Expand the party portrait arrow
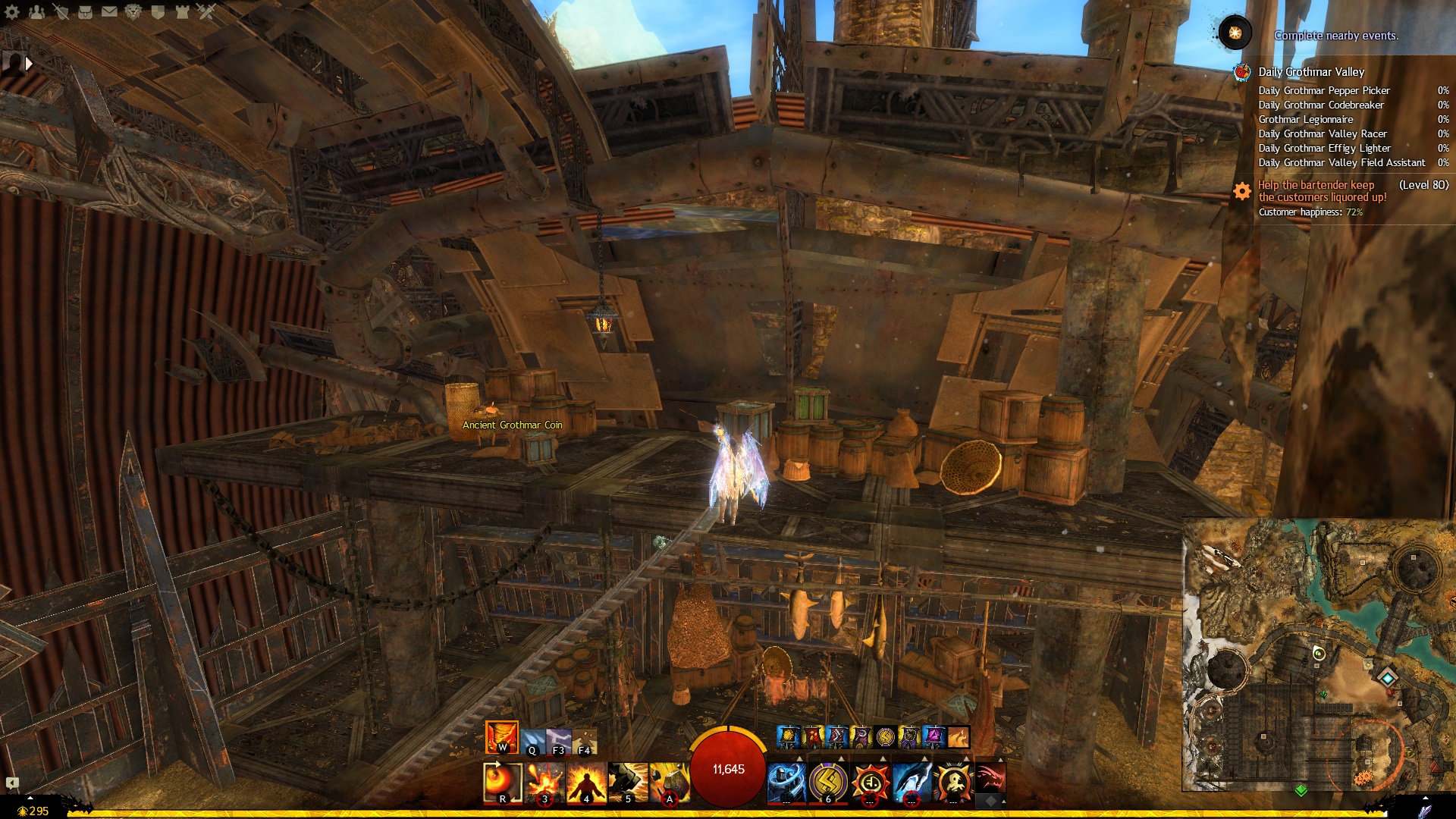This screenshot has width=1456, height=819. click(x=29, y=64)
